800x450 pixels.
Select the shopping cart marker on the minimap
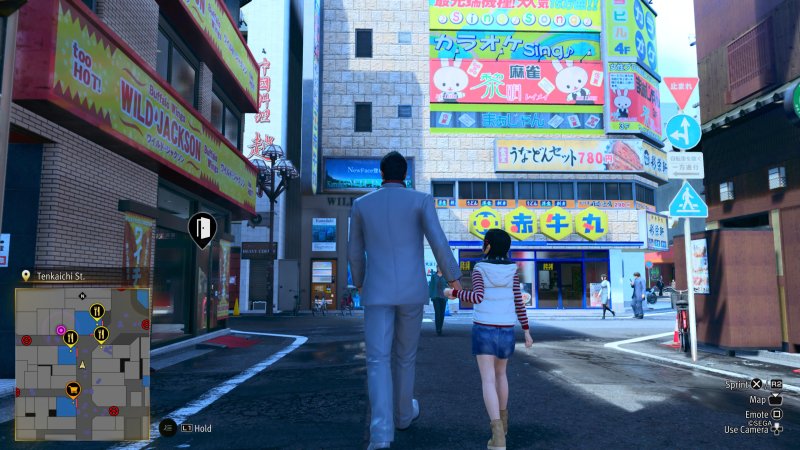click(72, 389)
